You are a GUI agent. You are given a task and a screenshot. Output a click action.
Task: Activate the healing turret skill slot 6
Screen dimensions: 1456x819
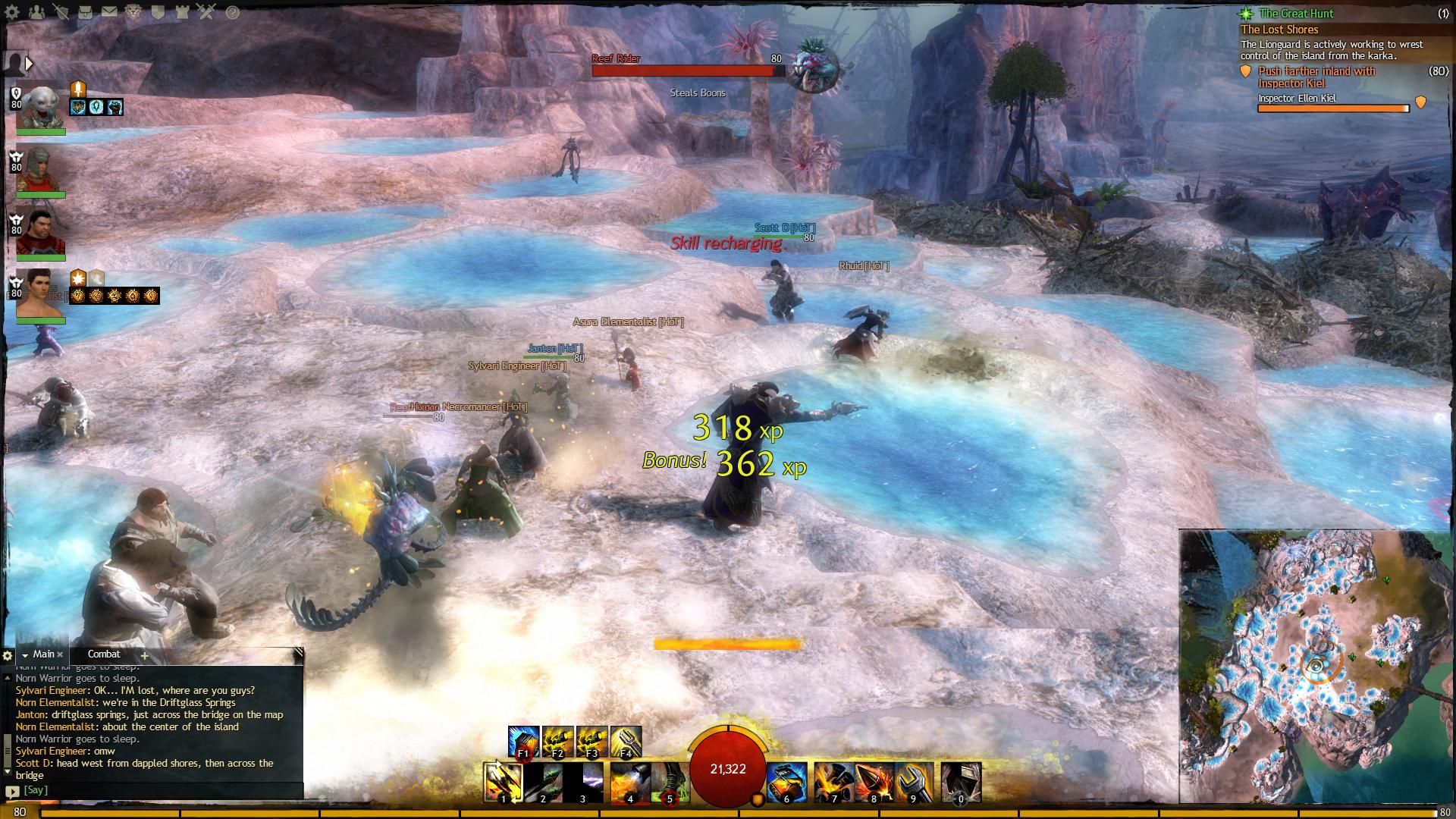coord(786,782)
